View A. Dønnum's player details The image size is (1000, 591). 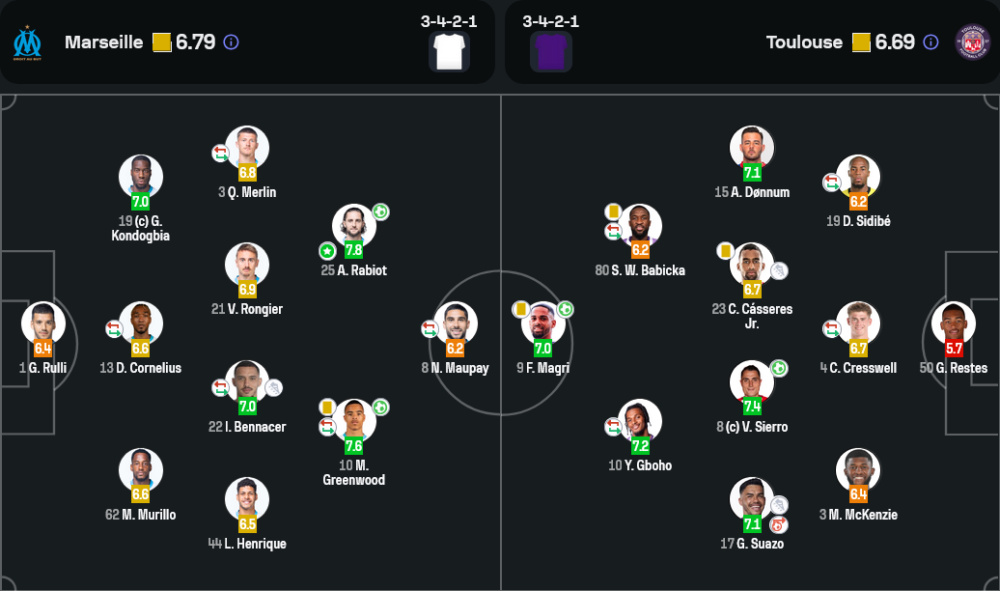[x=752, y=147]
